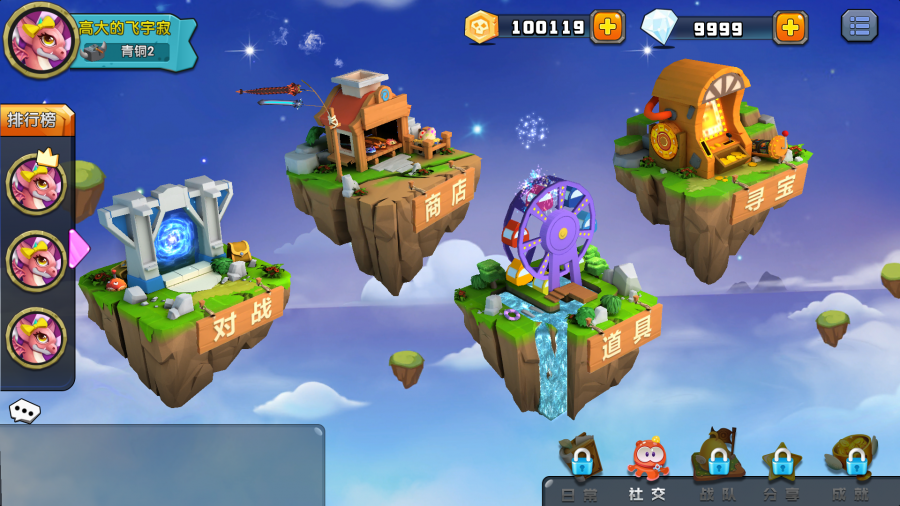The image size is (900, 506).
Task: Open chat via the speech bubble icon
Action: pyautogui.click(x=24, y=410)
